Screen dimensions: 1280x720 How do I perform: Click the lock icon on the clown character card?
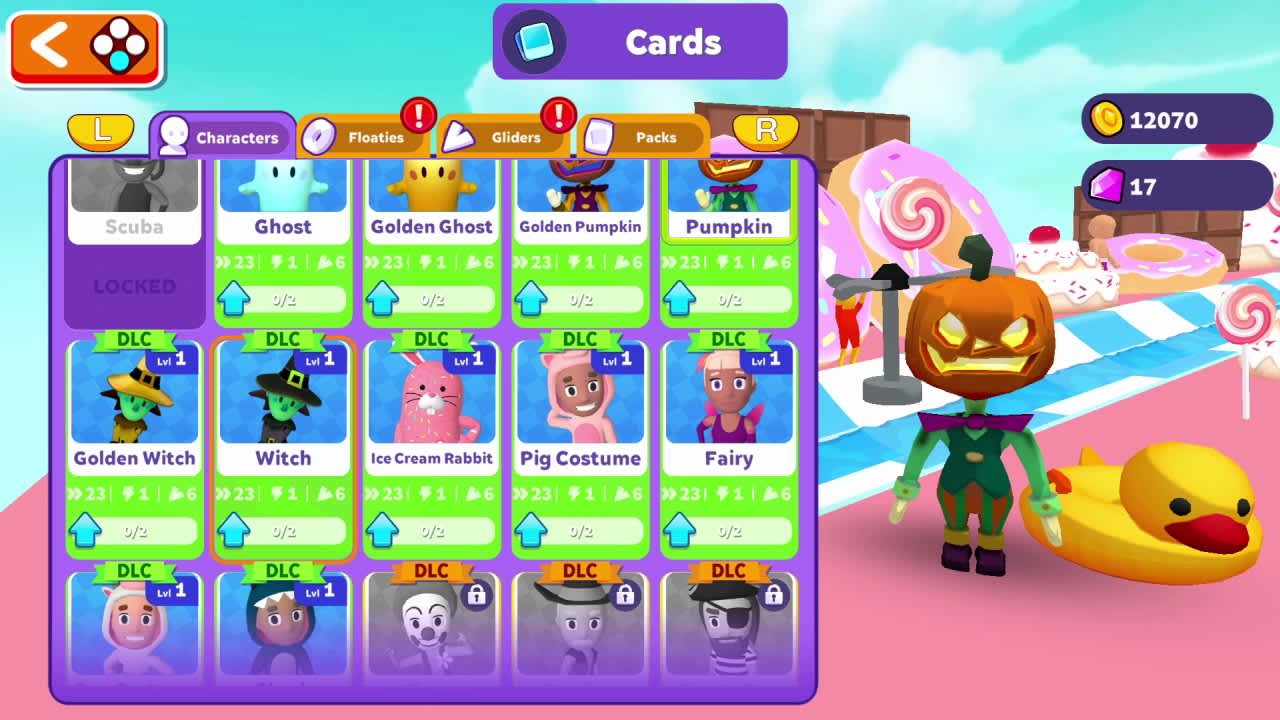(x=477, y=594)
